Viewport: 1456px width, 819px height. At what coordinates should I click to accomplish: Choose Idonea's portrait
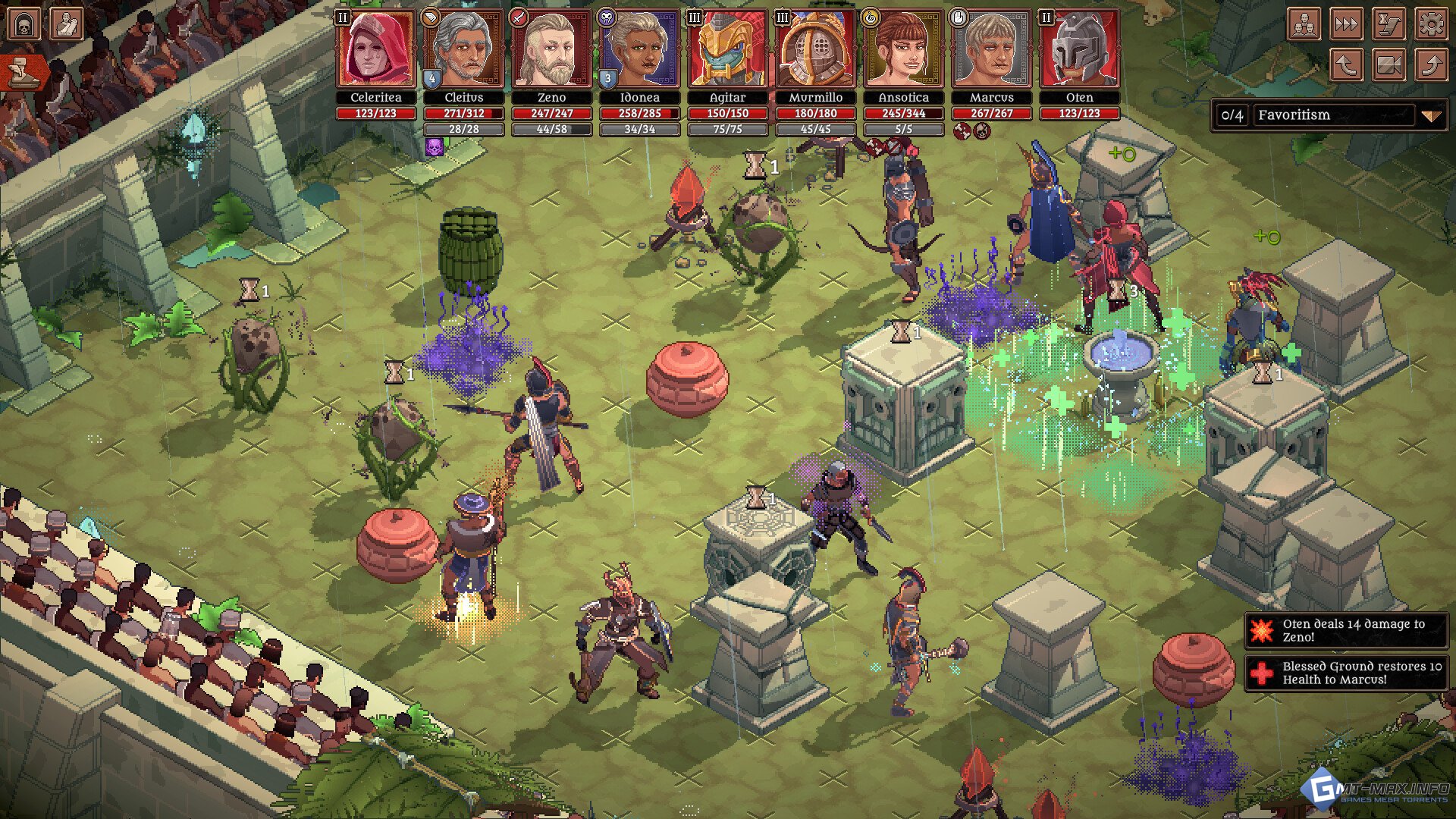[x=640, y=50]
